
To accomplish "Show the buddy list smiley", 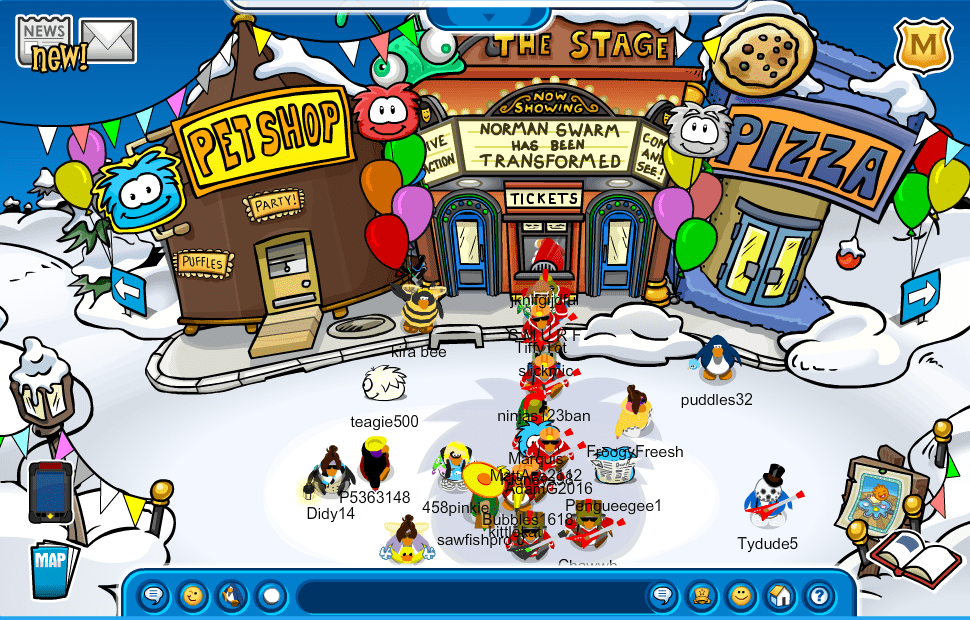I will coord(740,597).
